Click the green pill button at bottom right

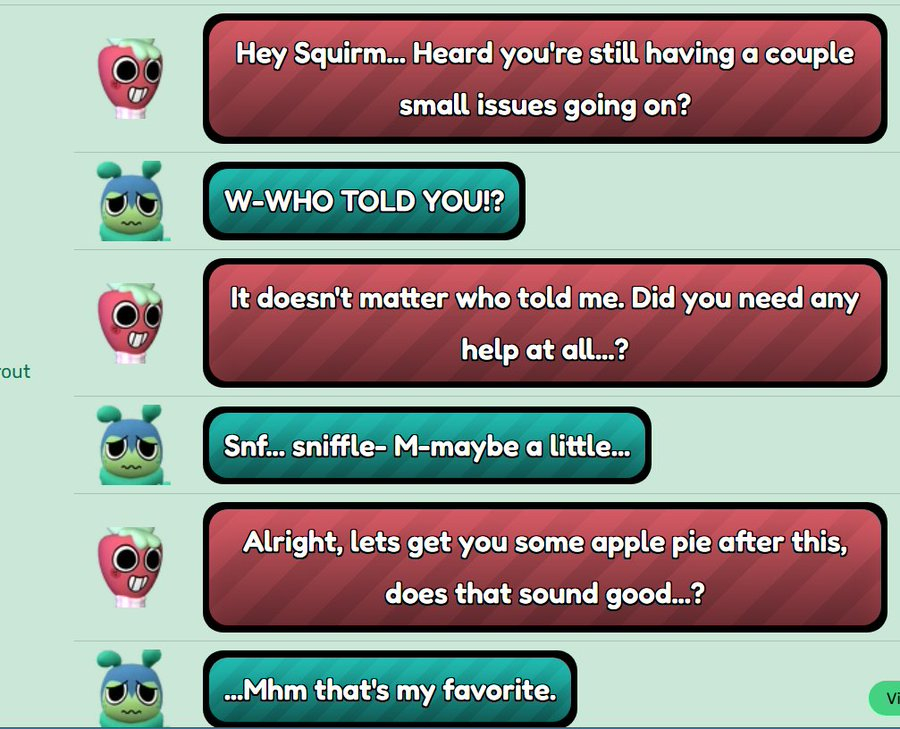tap(886, 699)
